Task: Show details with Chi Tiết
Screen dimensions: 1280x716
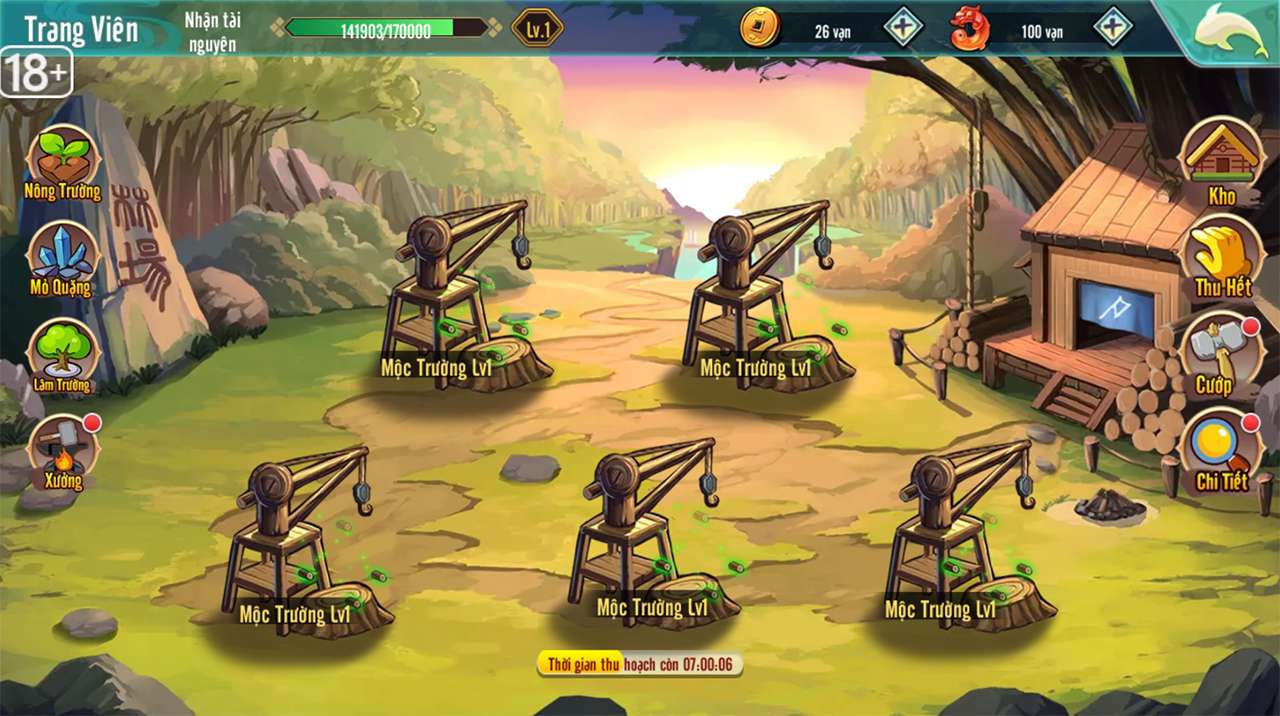Action: point(1220,449)
